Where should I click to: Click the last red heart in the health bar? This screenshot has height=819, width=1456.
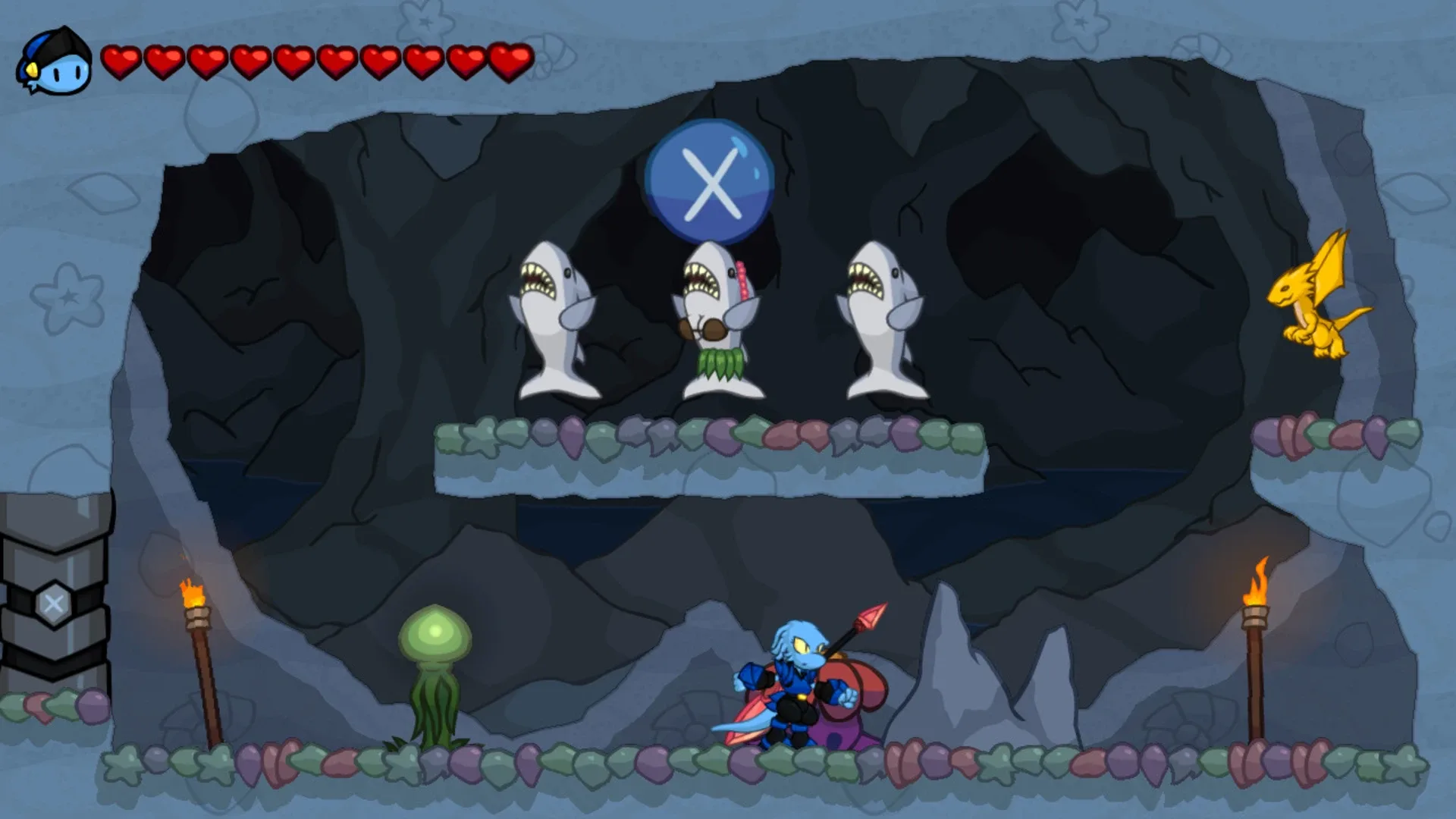[x=510, y=61]
